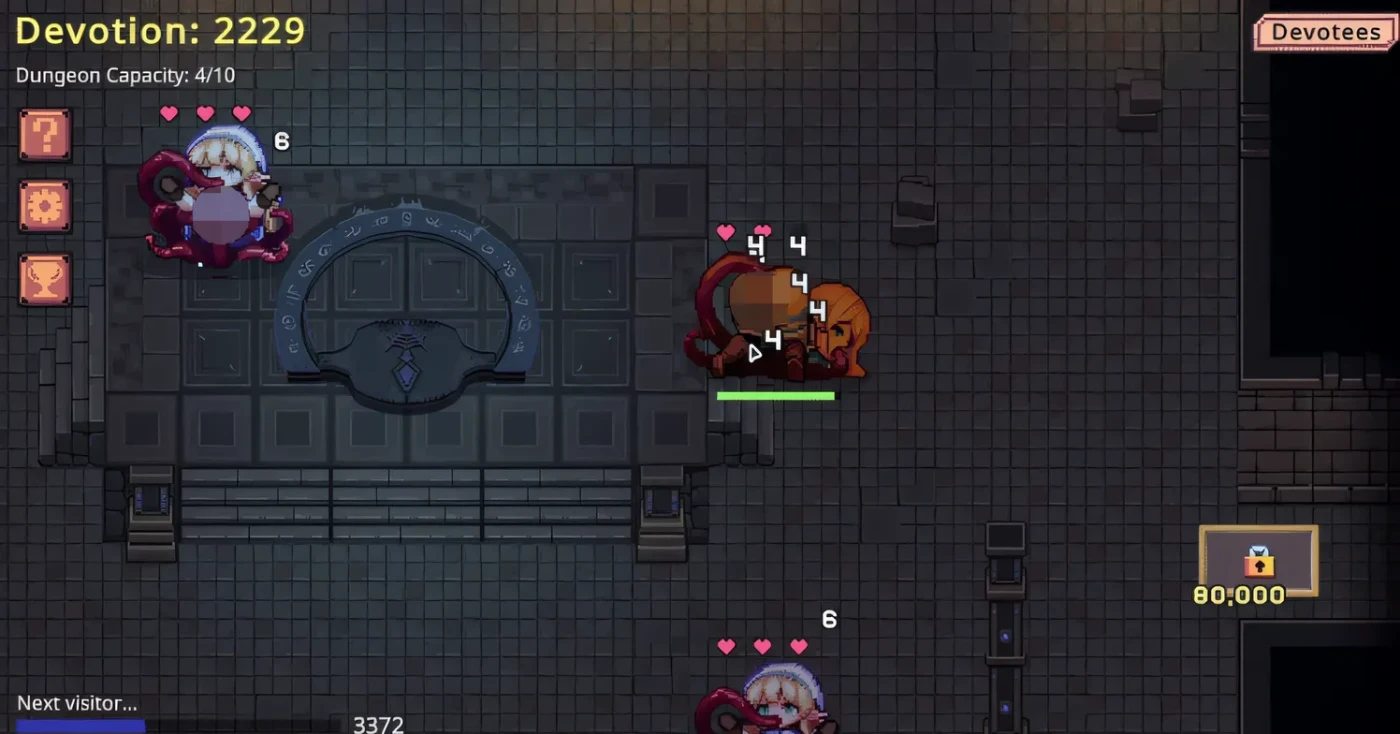
Task: Open the trophy achievements icon
Action: point(45,278)
